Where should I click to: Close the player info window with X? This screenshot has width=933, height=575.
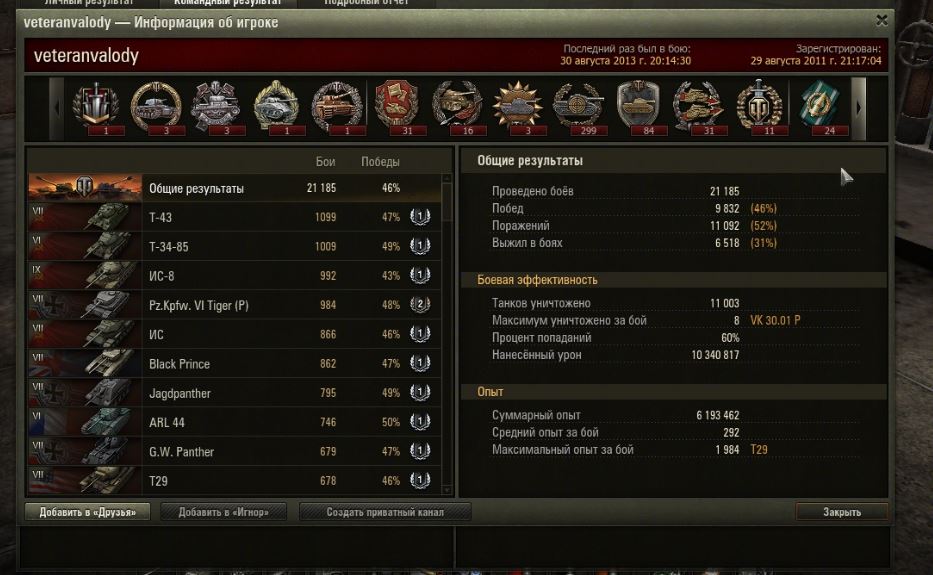881,20
